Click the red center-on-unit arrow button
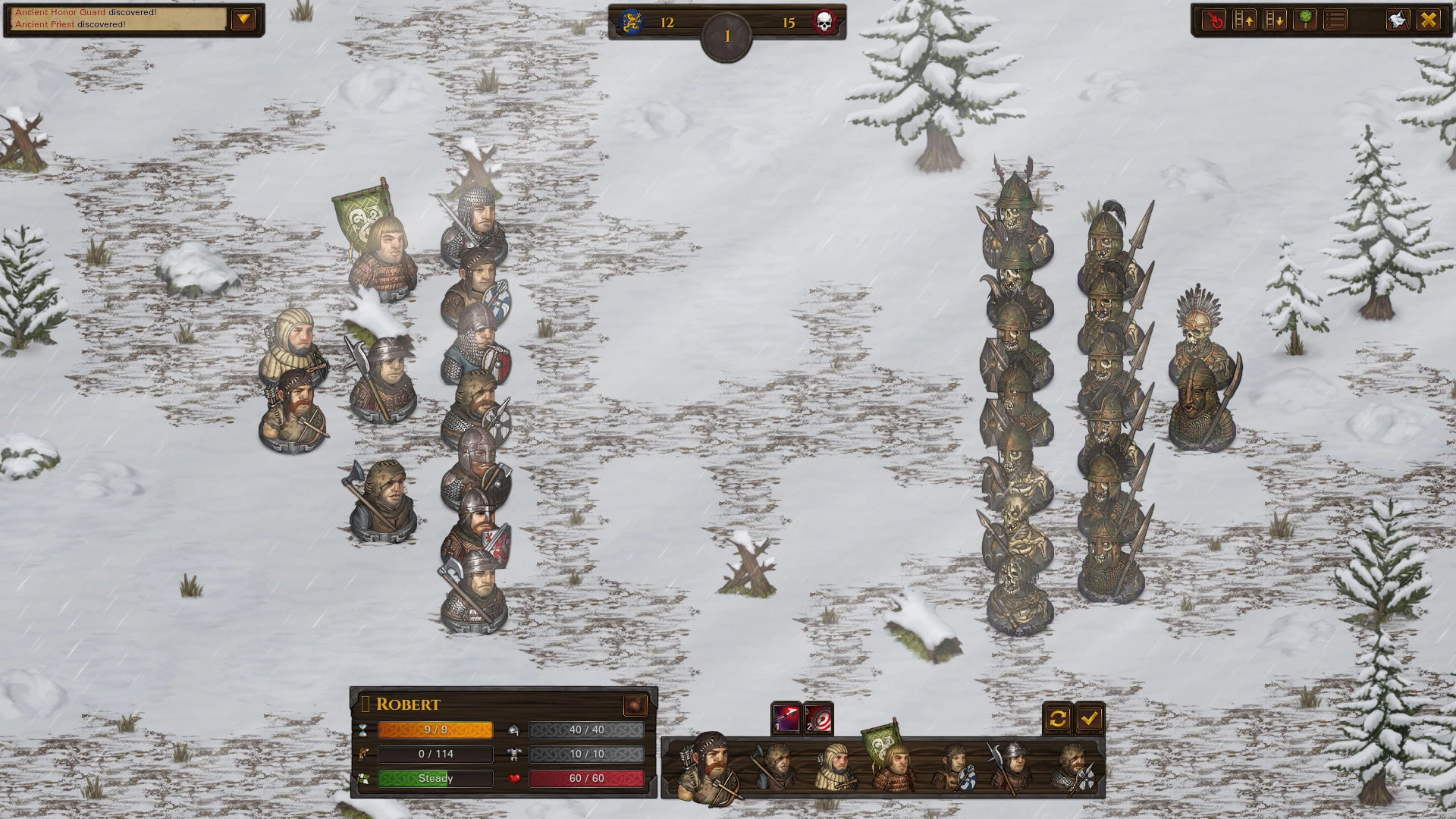1456x819 pixels. coord(1214,20)
